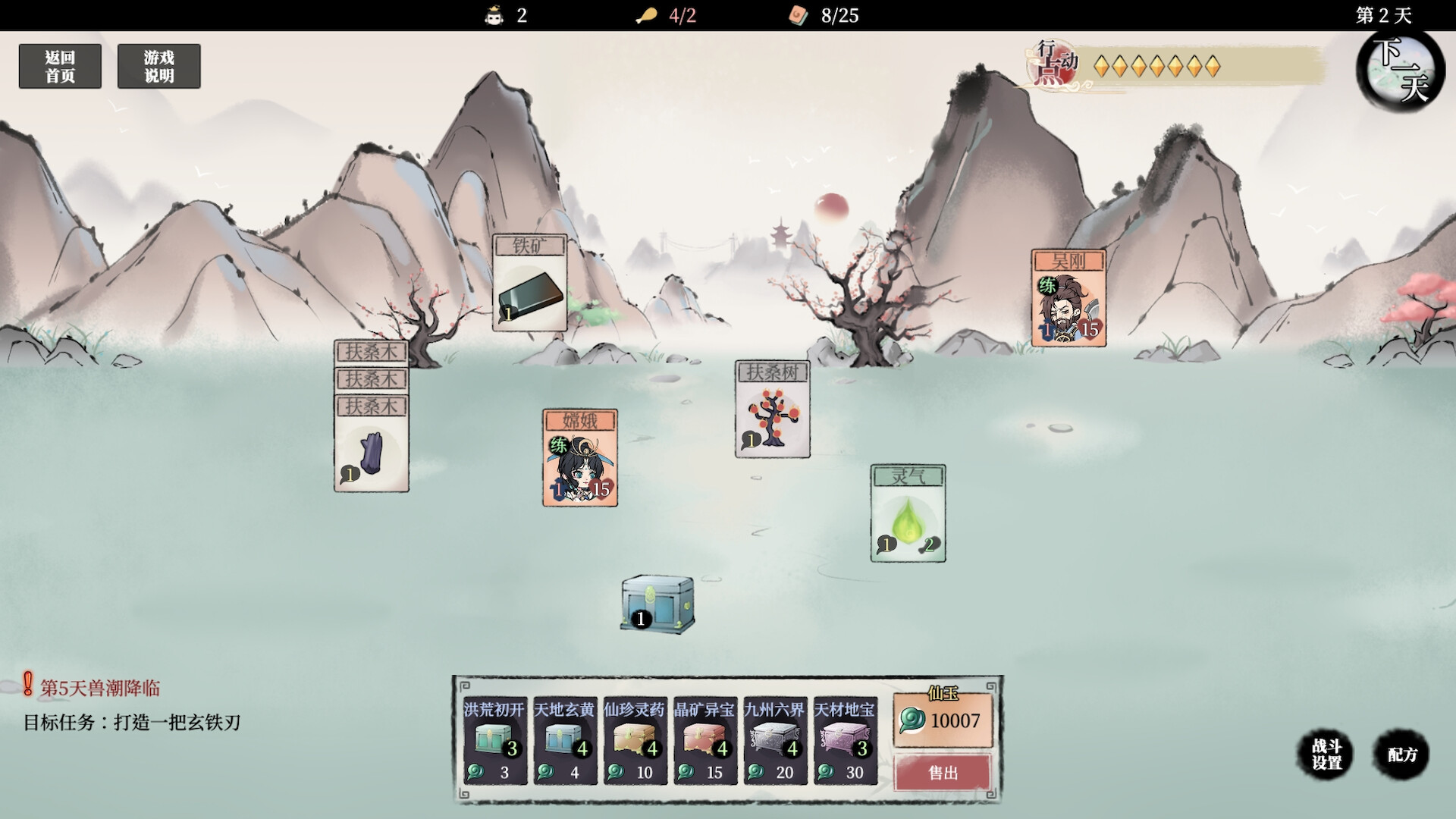Open the 游戏说明 game instructions
Image resolution: width=1456 pixels, height=819 pixels.
158,67
